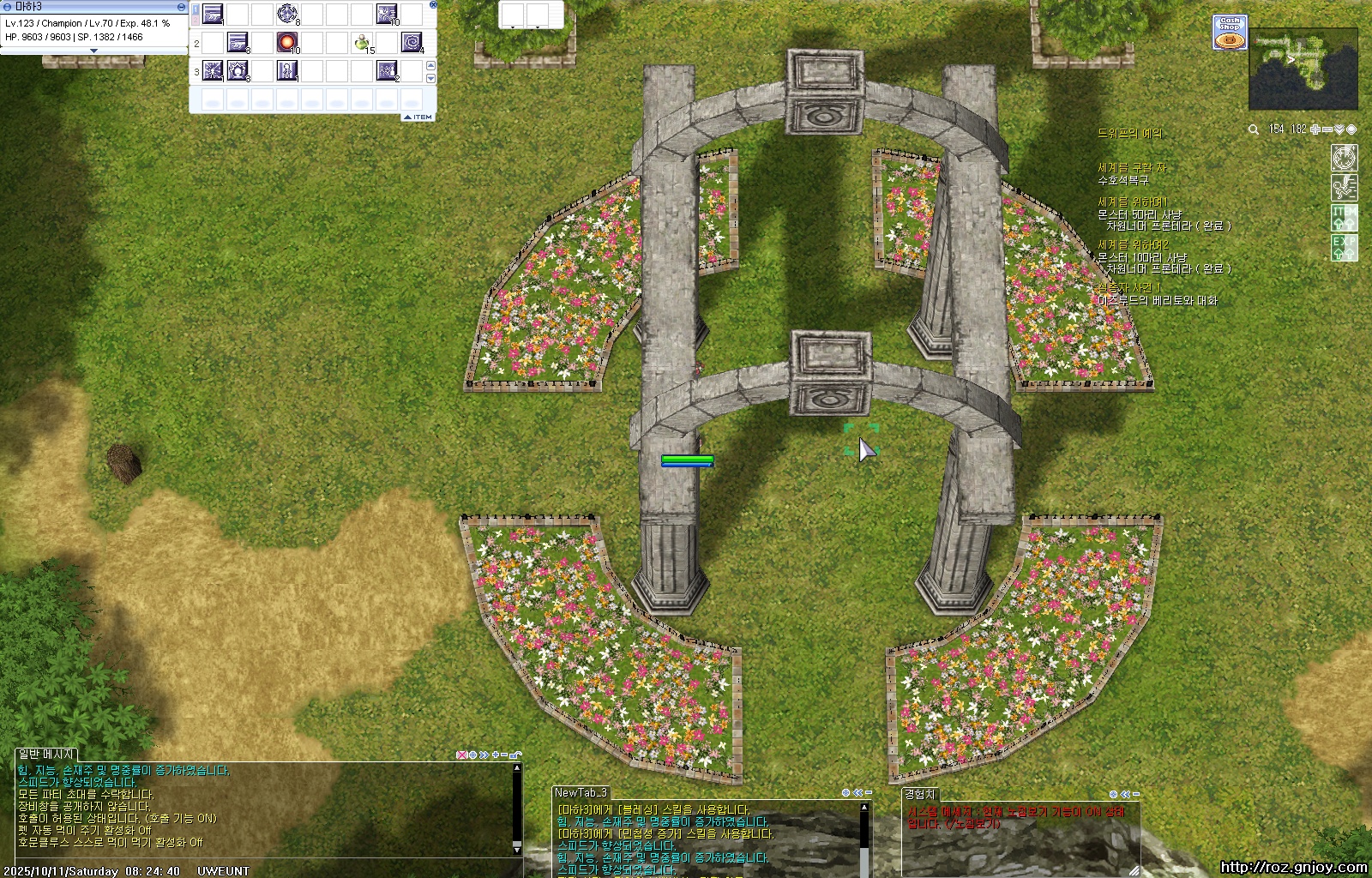1372x878 pixels.
Task: Select the NewTab_3 chat tab
Action: [x=581, y=792]
